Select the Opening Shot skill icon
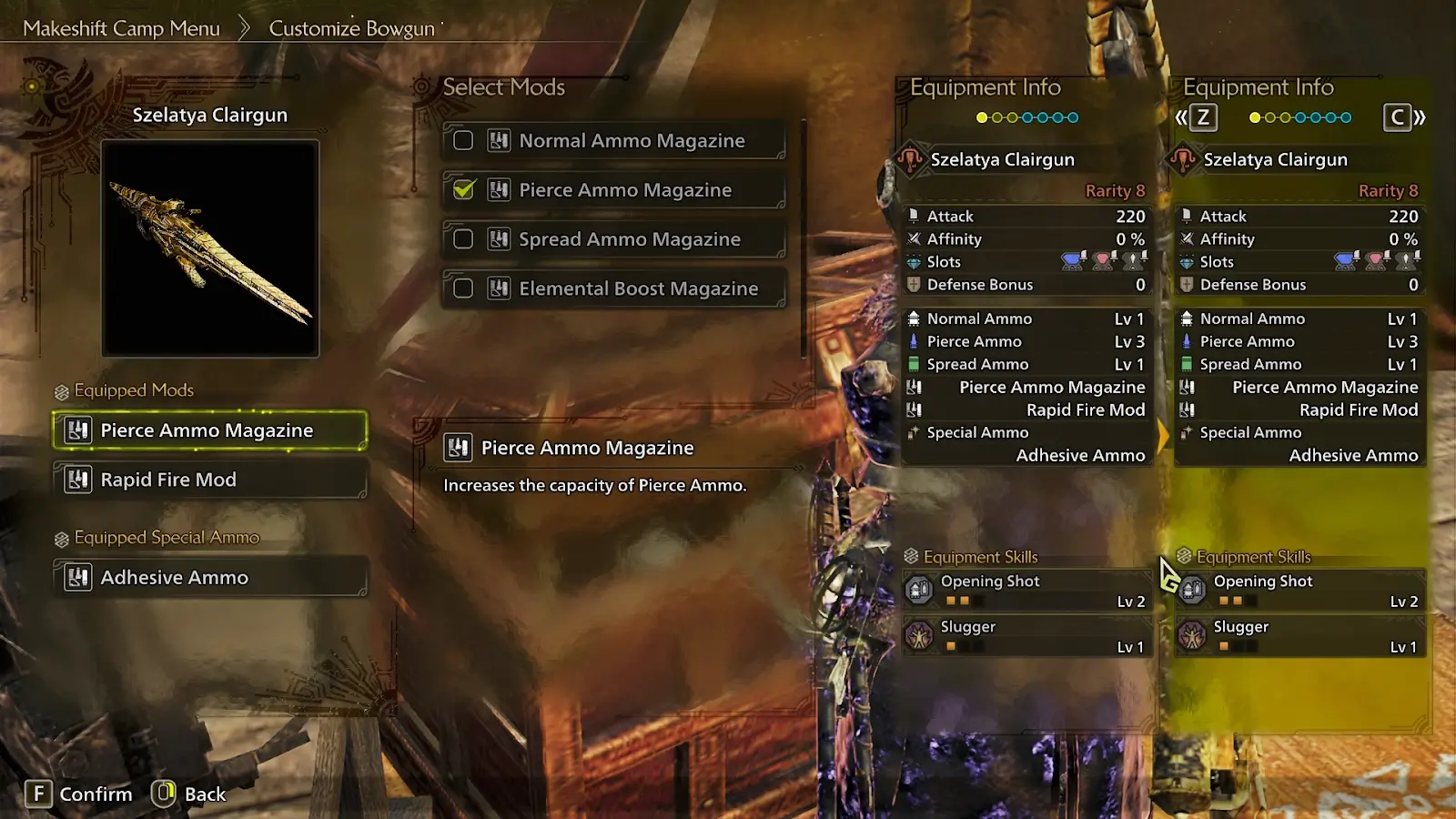The height and width of the screenshot is (819, 1456). [x=920, y=589]
